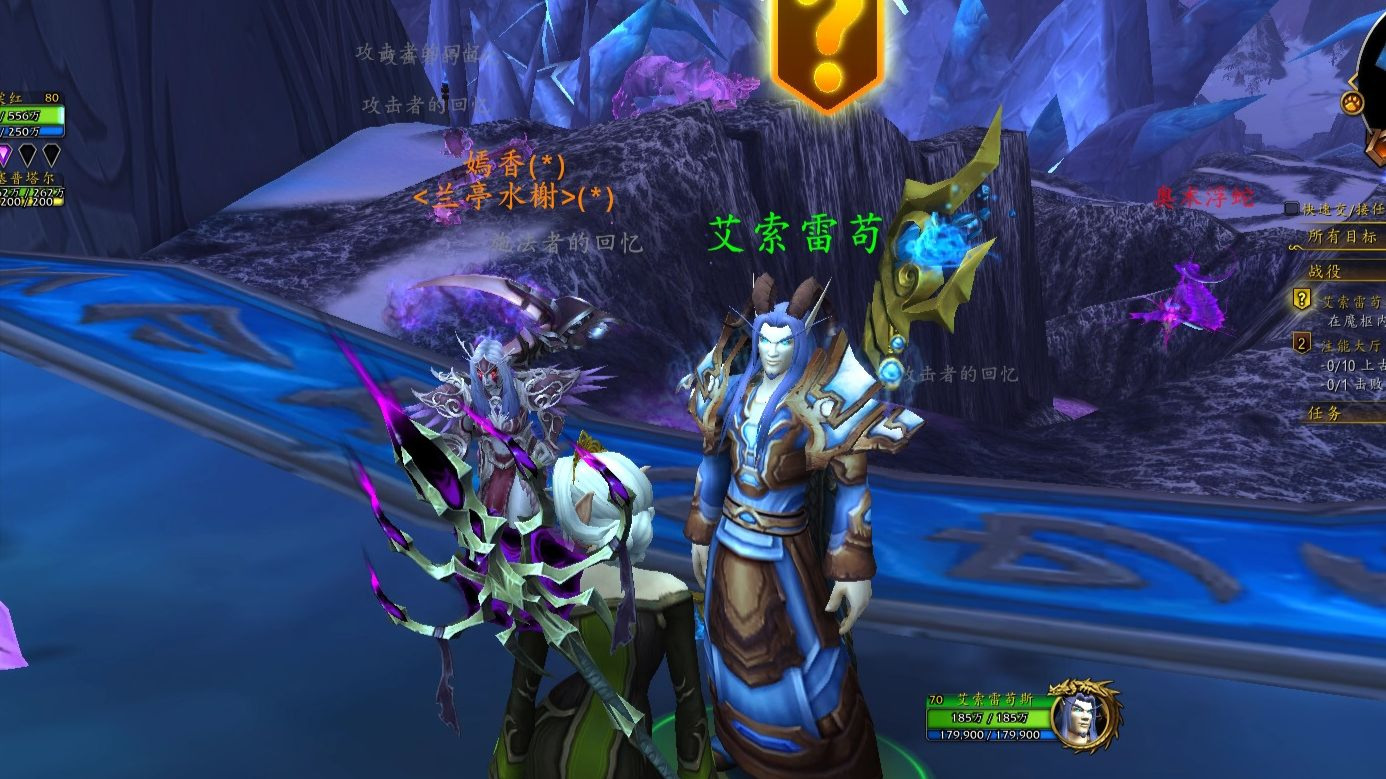Click the purple soul shard gem icon
The image size is (1386, 779).
point(6,155)
